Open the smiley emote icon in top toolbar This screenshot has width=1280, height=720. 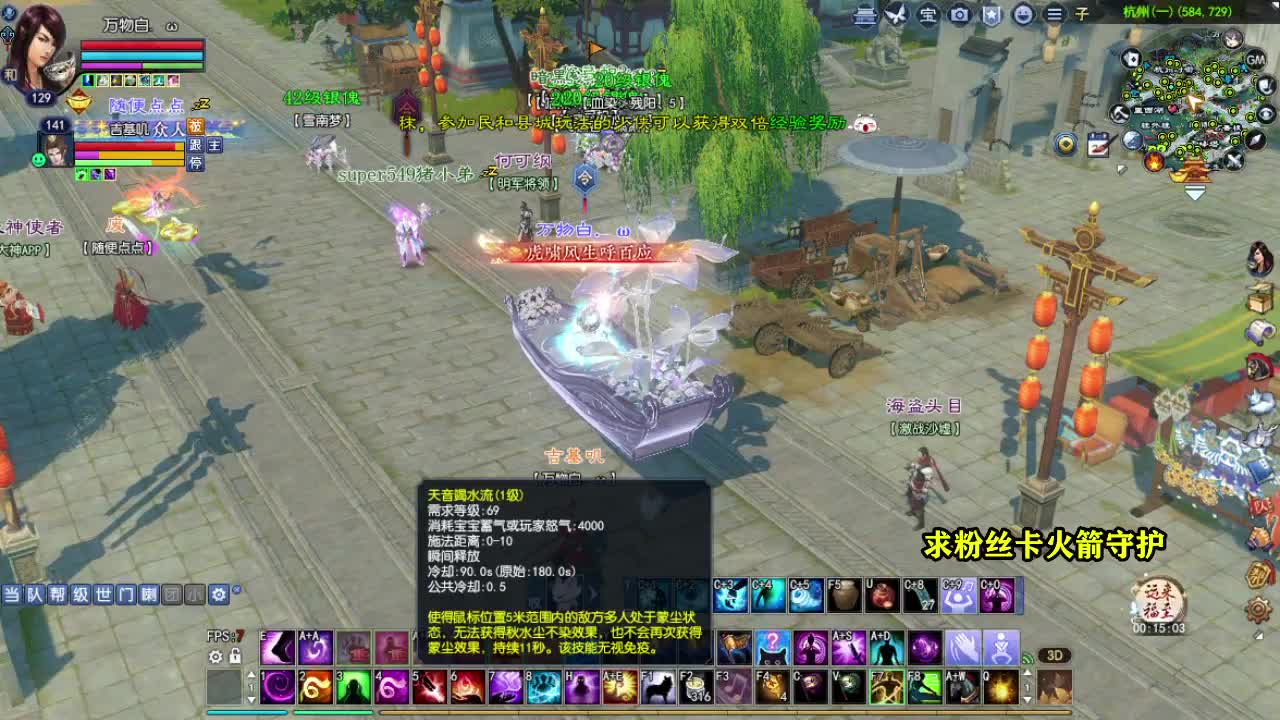coord(1022,14)
